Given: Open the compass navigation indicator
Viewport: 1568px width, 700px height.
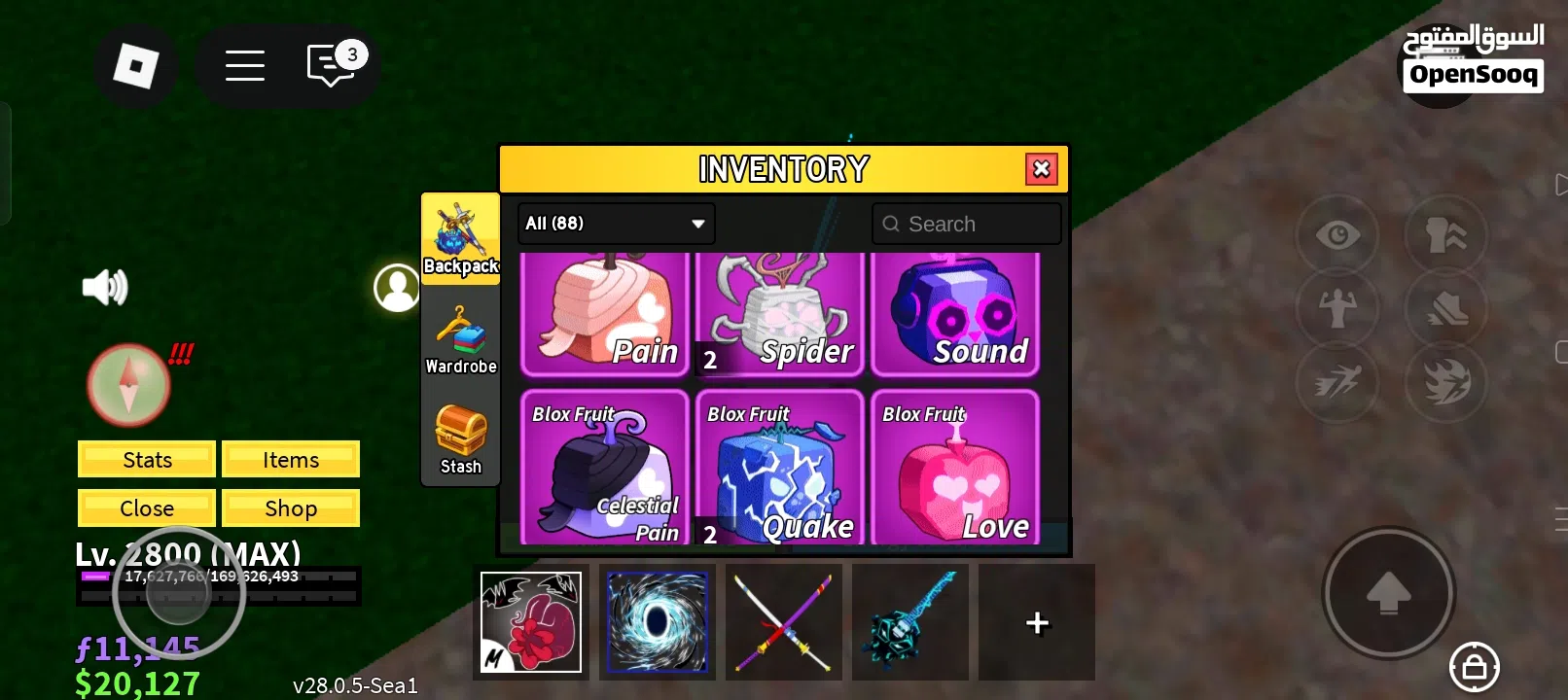Looking at the screenshot, I should 127,384.
